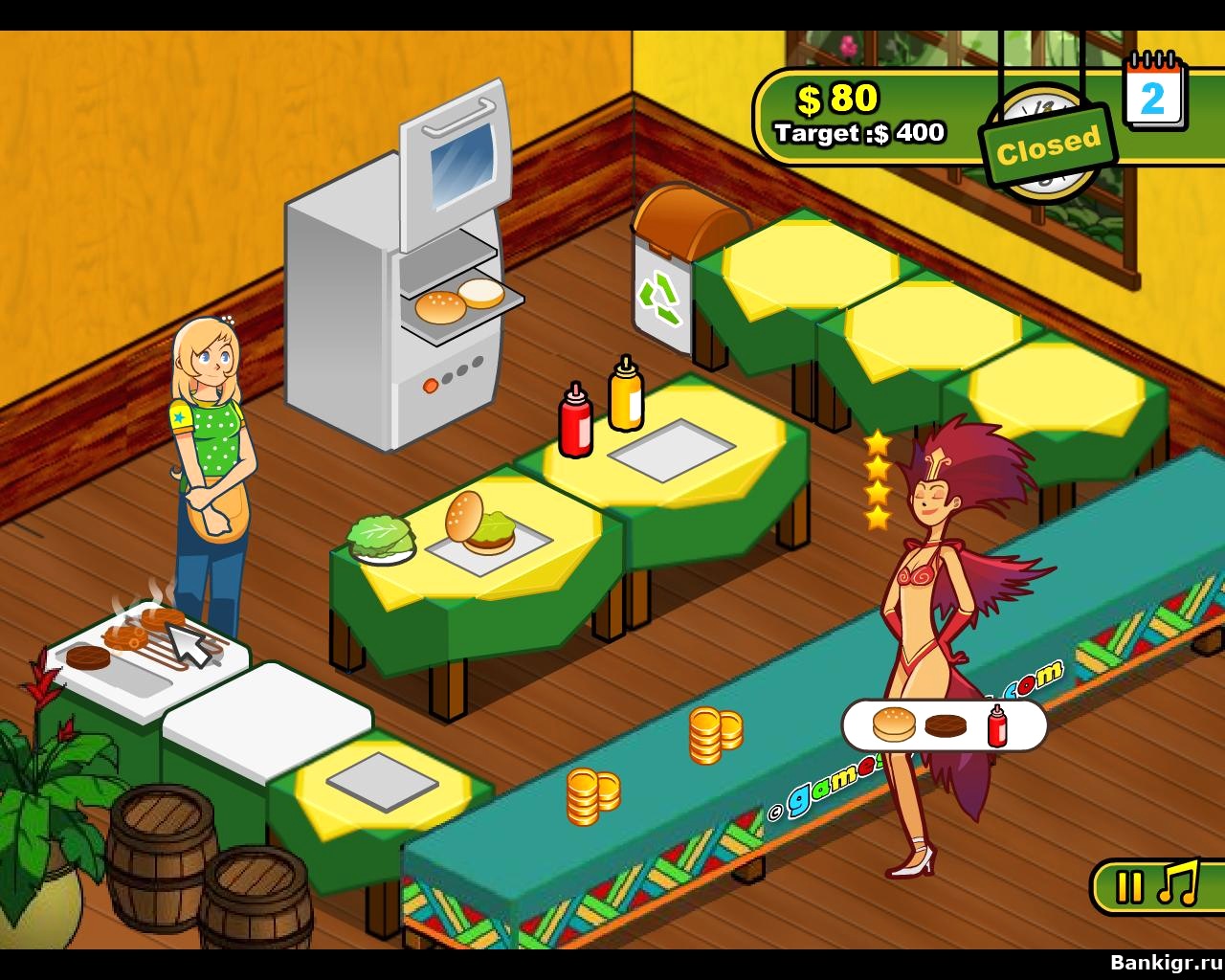The width and height of the screenshot is (1225, 980).
Task: Click the waitress character
Action: [212, 459]
